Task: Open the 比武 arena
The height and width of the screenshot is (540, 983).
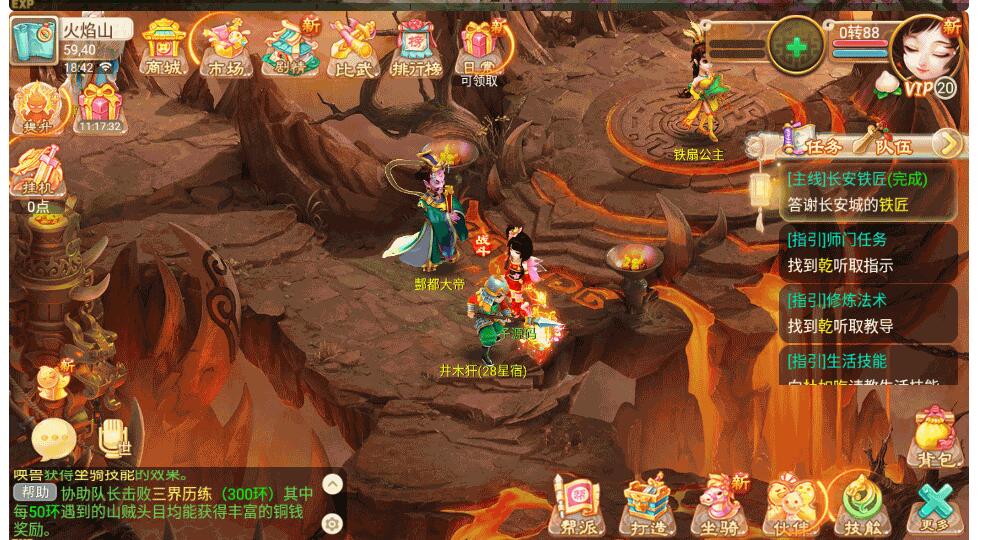Action: click(352, 47)
